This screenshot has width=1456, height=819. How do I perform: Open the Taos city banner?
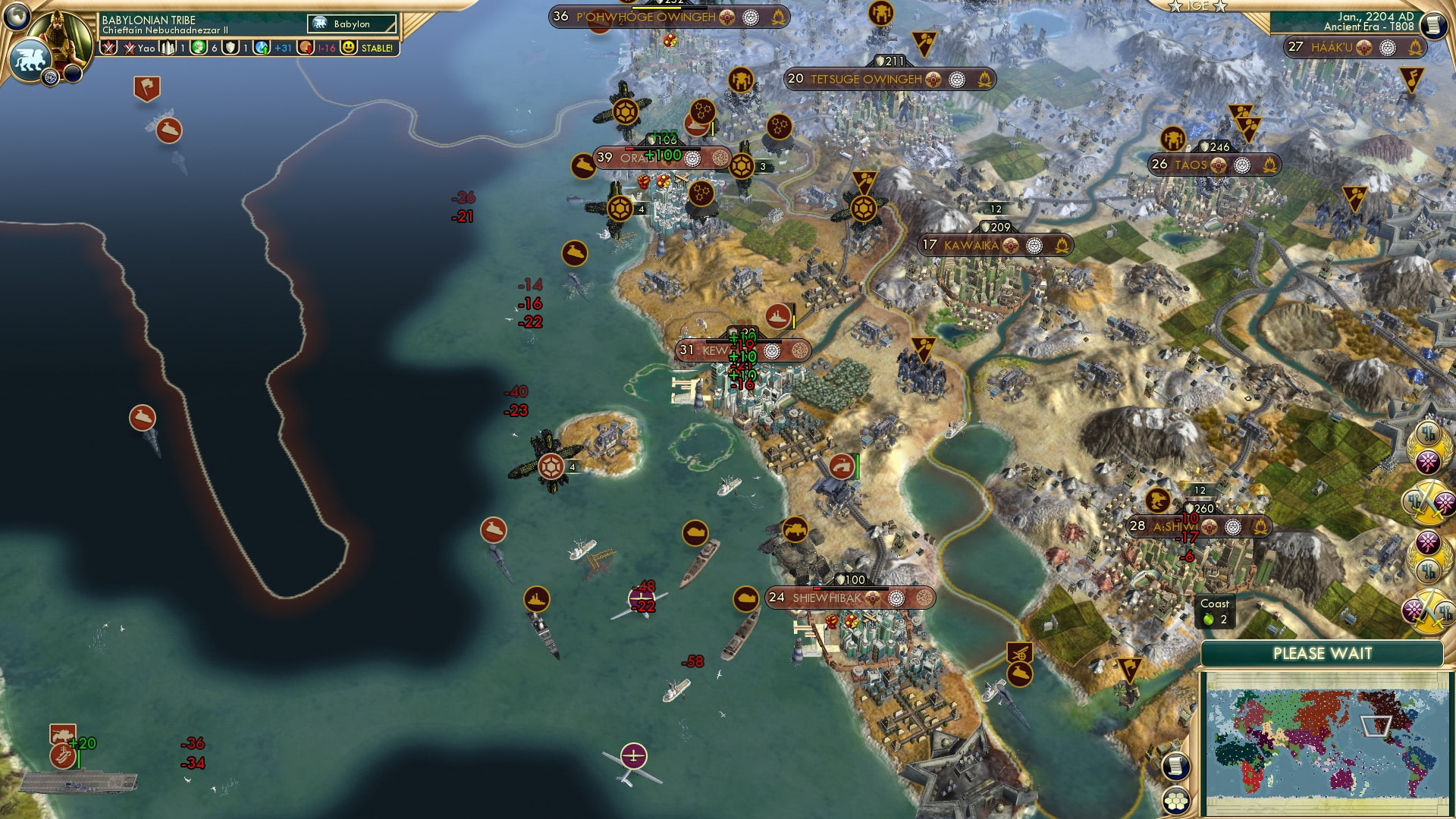(x=1191, y=163)
